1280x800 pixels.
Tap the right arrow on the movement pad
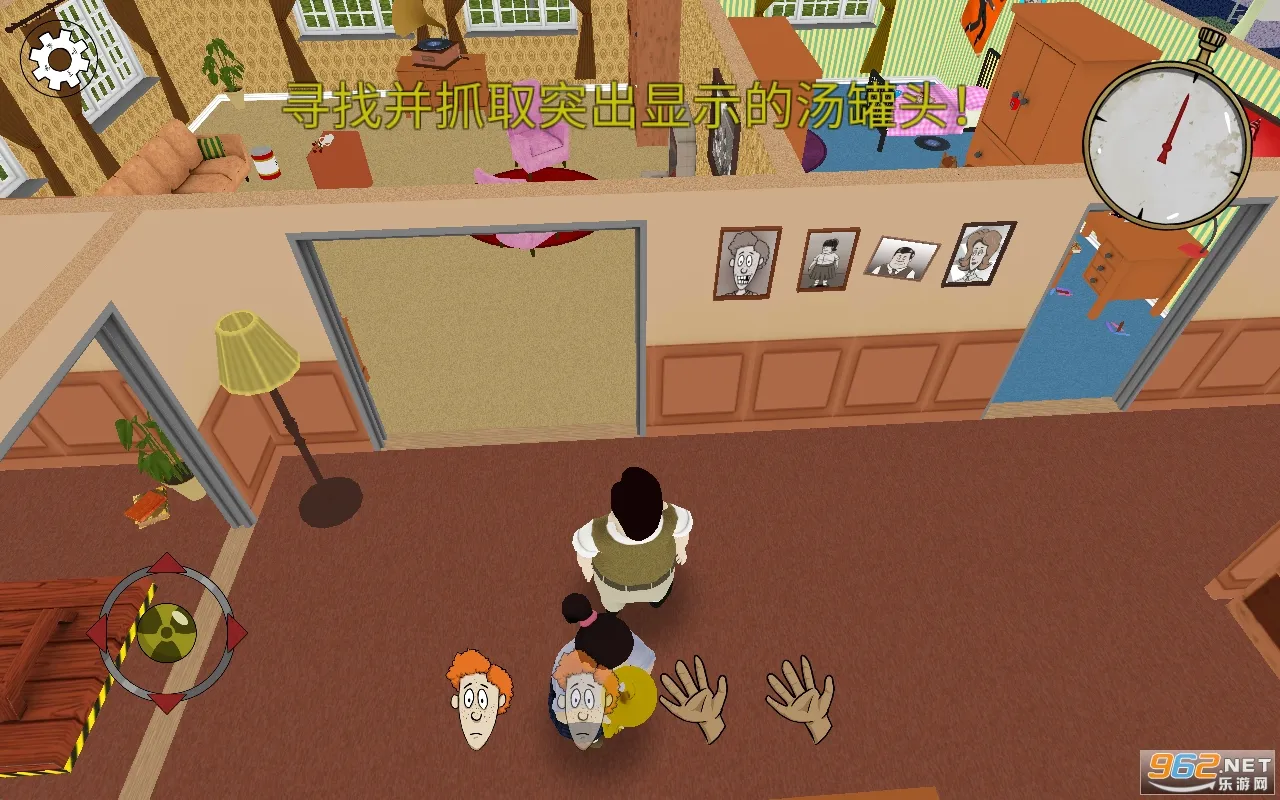click(x=236, y=632)
